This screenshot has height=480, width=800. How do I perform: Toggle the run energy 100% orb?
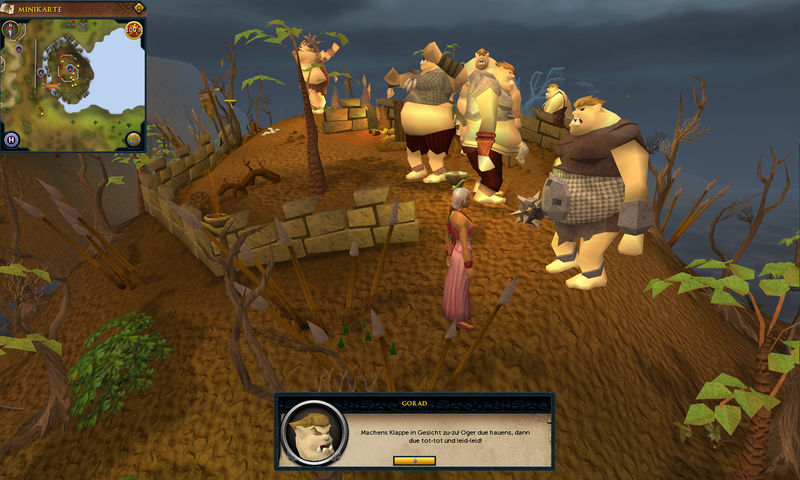click(133, 29)
